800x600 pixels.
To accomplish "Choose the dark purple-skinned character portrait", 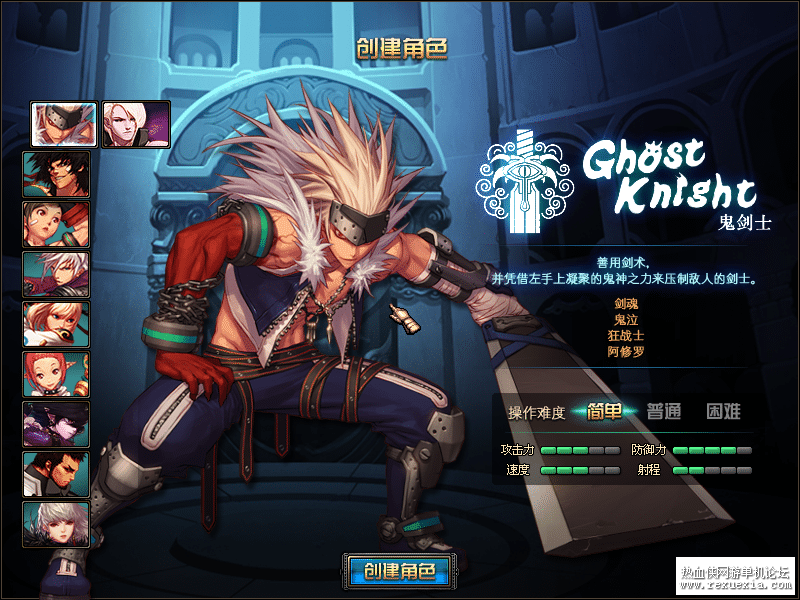I will click(57, 423).
